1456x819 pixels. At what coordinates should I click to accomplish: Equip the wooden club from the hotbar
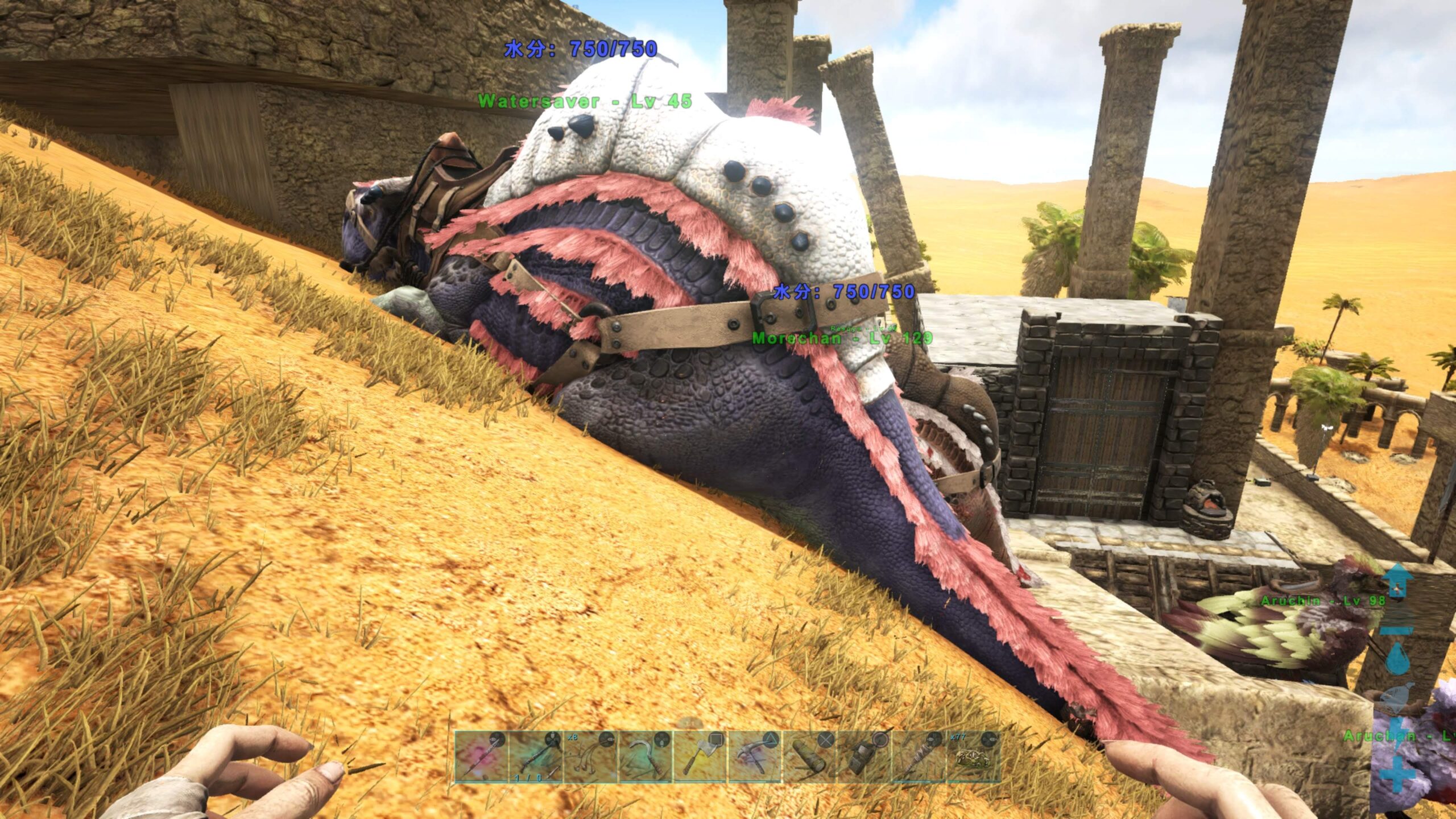point(918,758)
